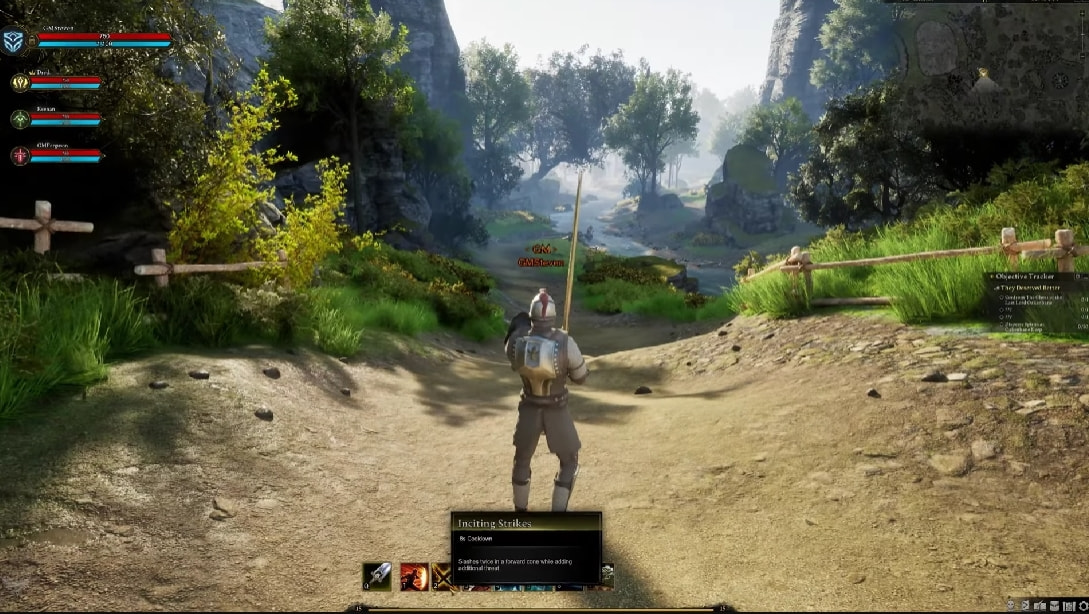Click the player's blue shield class emblem
Screen dimensions: 1089x614
(x=13, y=40)
